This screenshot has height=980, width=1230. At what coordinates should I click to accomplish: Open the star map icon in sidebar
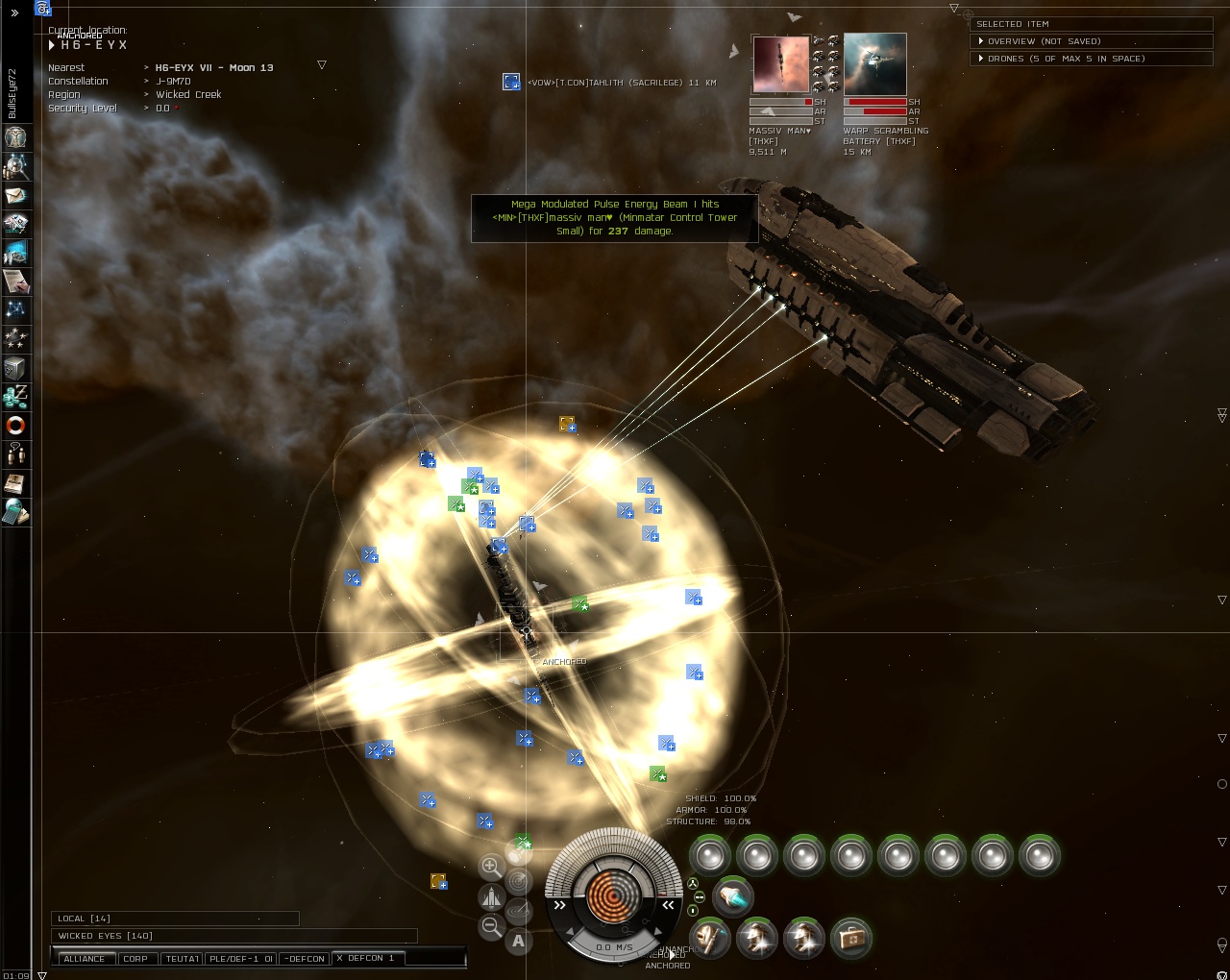[x=15, y=309]
